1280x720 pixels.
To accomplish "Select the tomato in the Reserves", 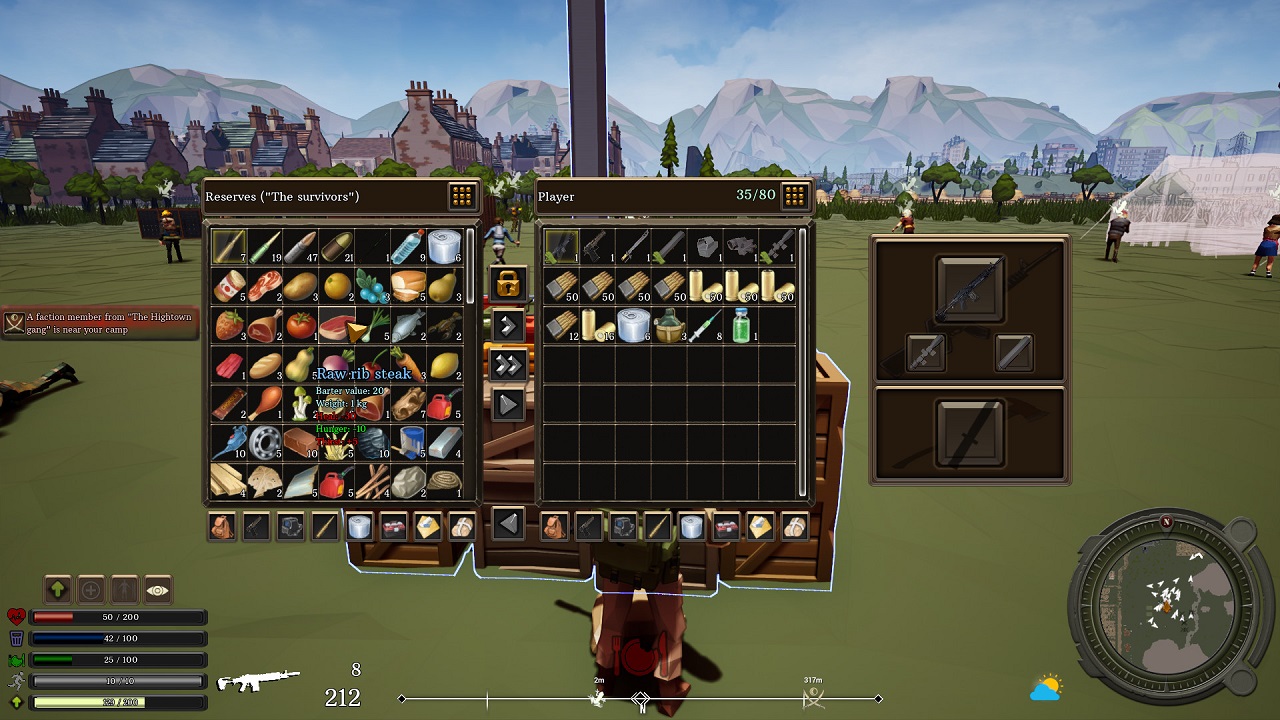I will click(300, 326).
